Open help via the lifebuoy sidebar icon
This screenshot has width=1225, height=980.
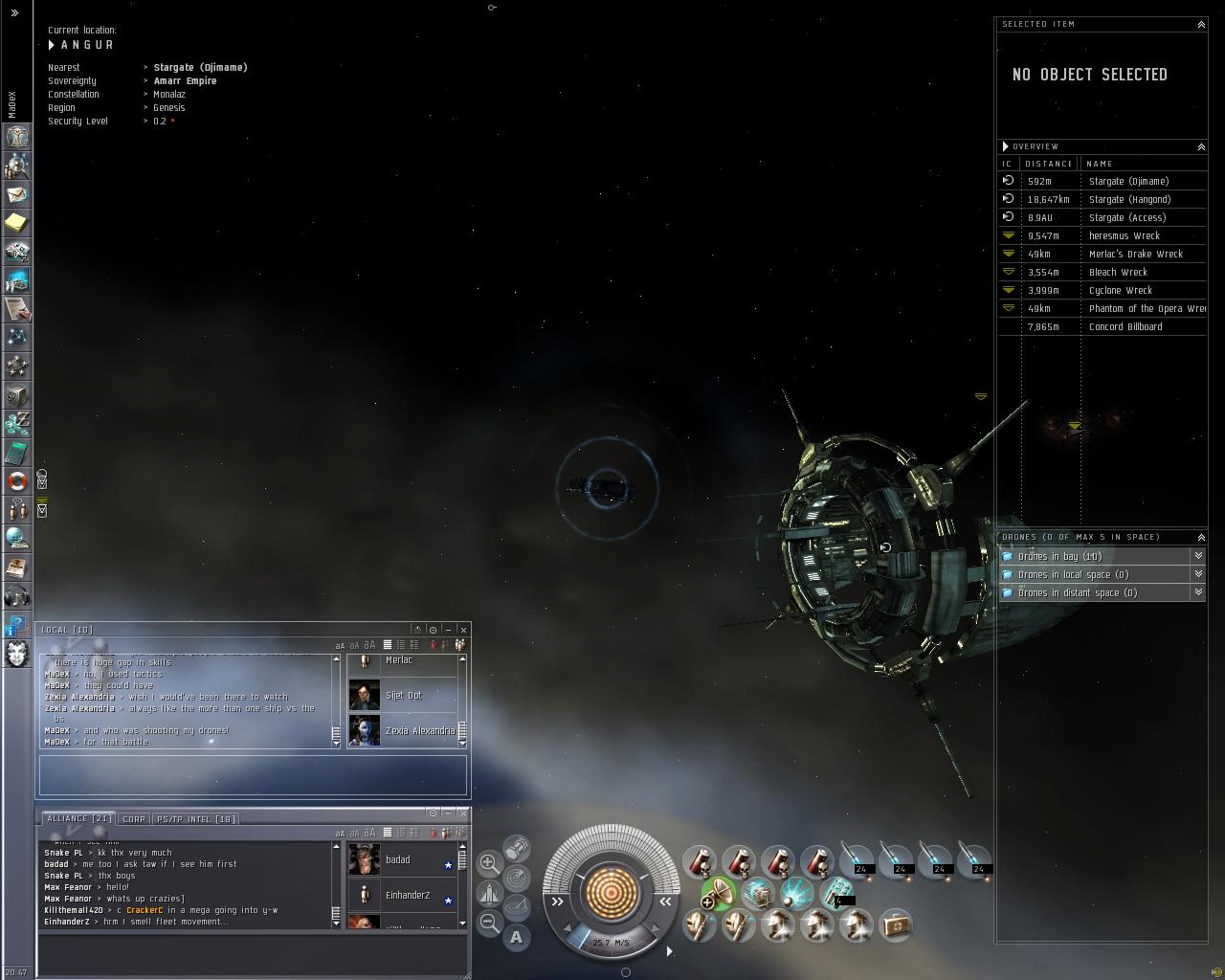tap(17, 480)
